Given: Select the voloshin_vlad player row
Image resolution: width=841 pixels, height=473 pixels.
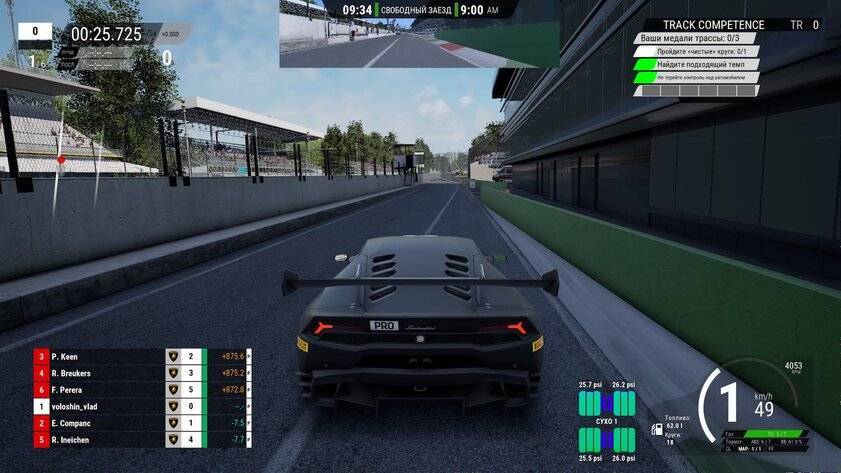Looking at the screenshot, I should (100, 406).
